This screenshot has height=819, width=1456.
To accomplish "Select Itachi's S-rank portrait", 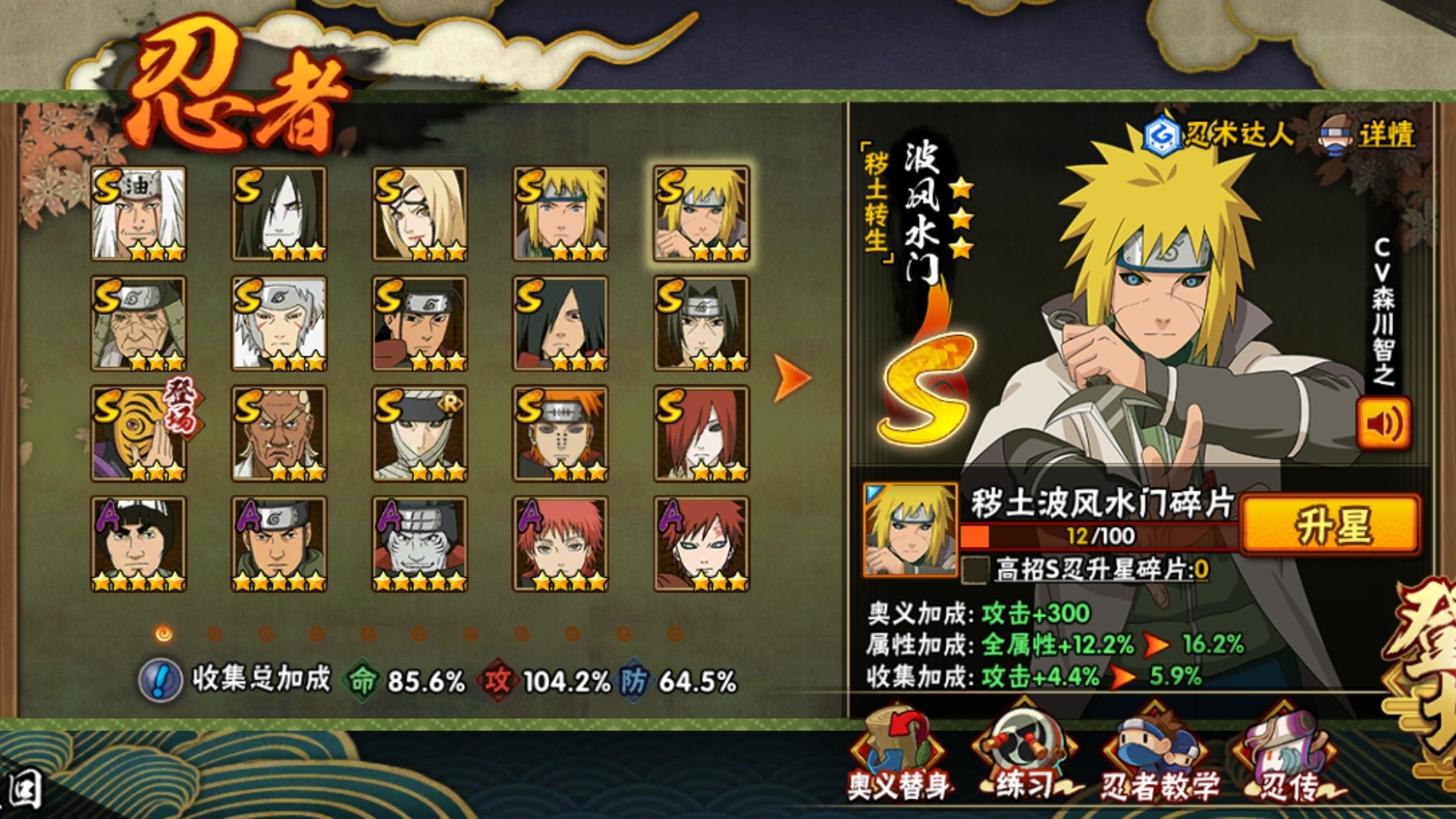I will pyautogui.click(x=701, y=324).
